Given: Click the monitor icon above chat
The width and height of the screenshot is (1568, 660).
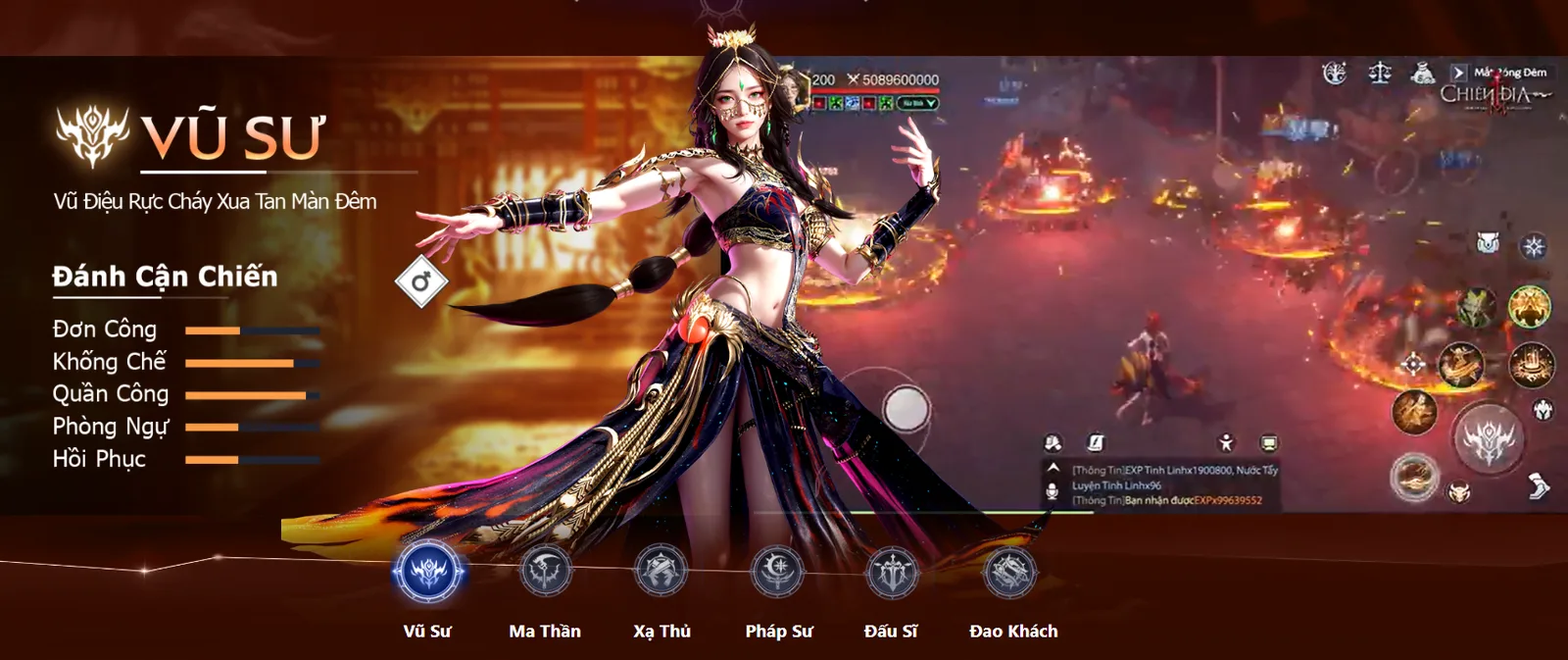Looking at the screenshot, I should 1269,443.
